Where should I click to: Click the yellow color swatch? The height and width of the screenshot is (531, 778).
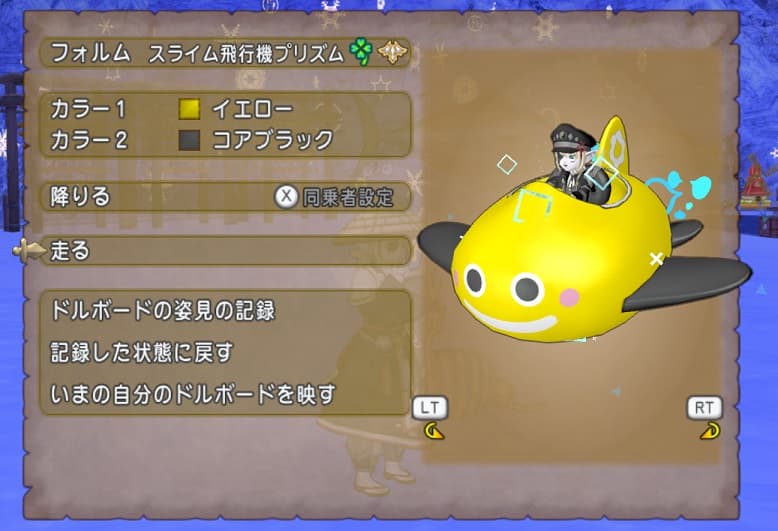pos(189,109)
